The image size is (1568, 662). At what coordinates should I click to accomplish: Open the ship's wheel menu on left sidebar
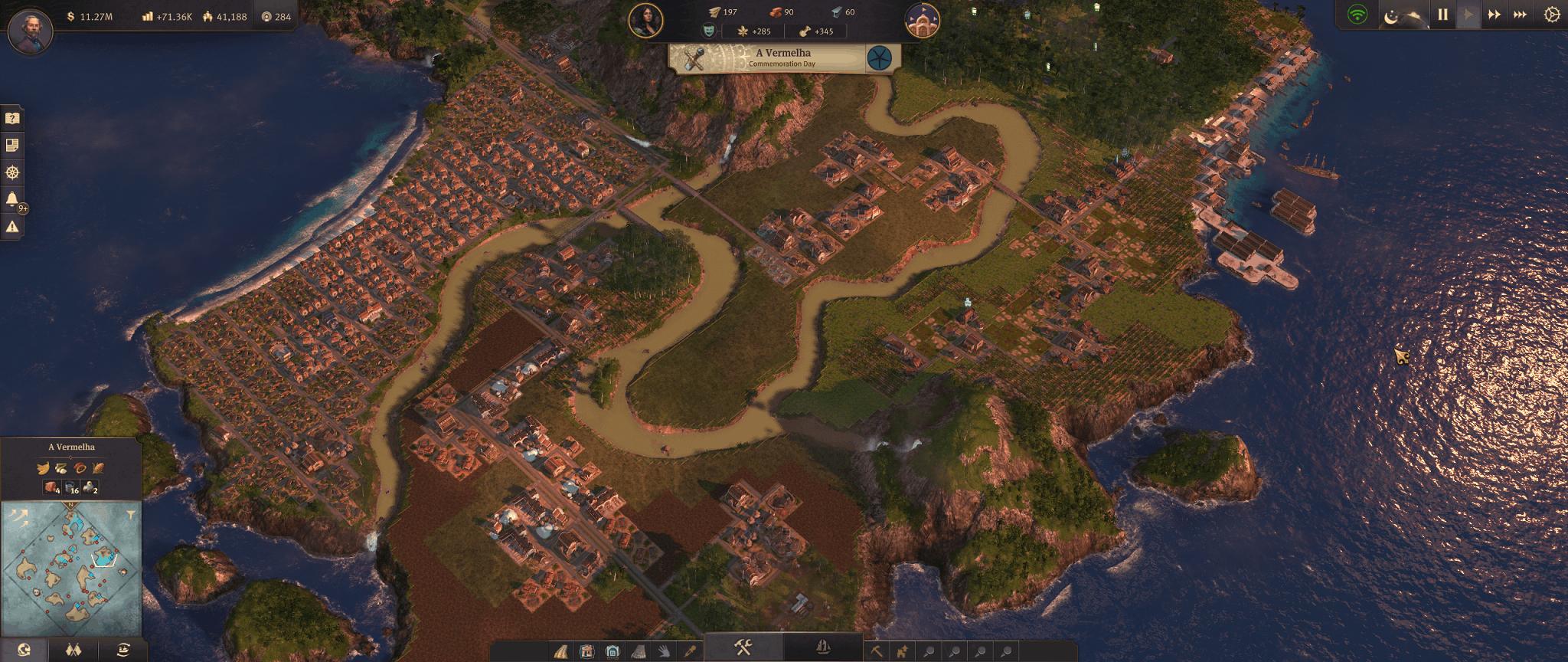[x=12, y=172]
